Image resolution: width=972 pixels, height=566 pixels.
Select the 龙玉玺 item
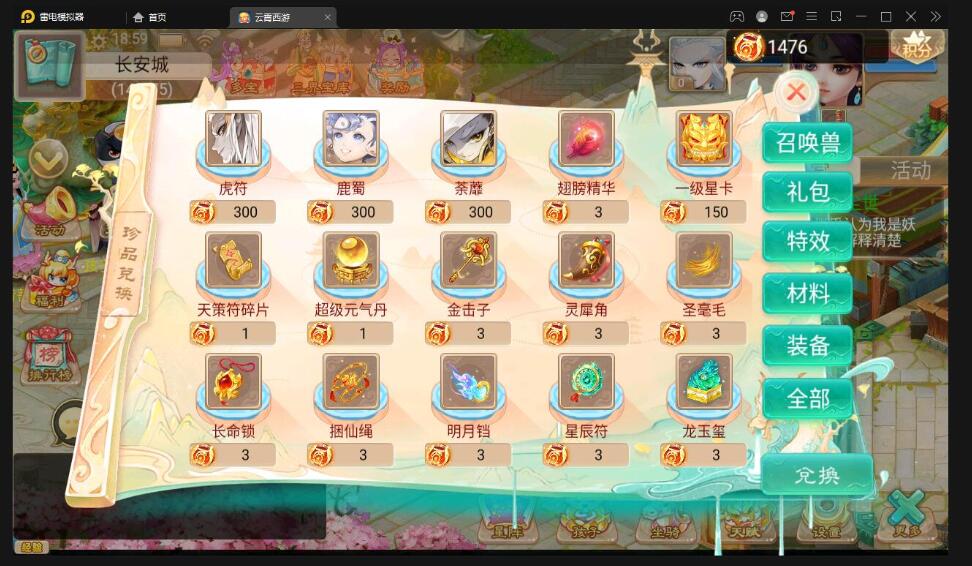click(x=704, y=383)
